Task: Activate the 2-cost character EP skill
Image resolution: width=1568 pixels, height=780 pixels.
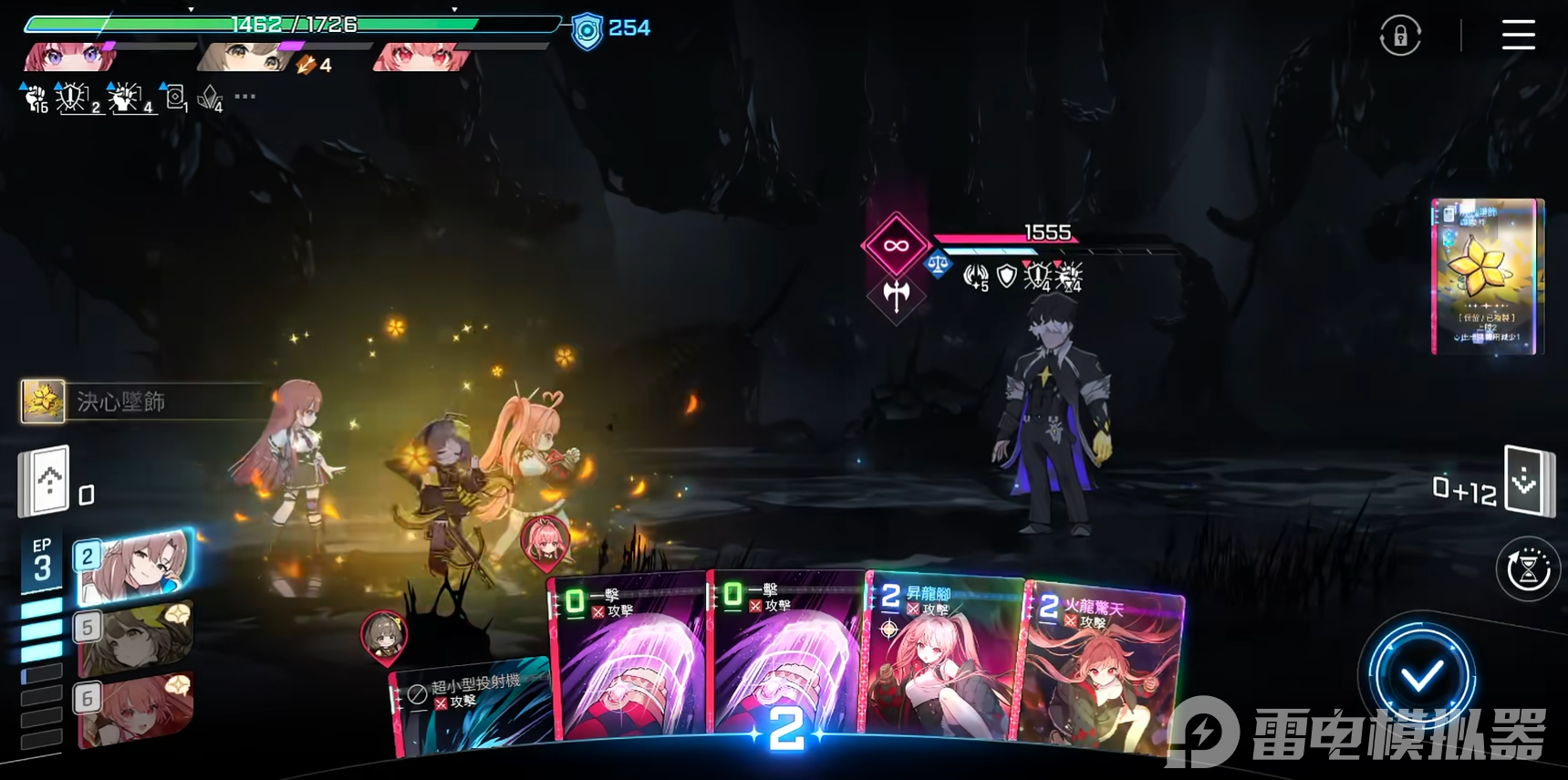Action: coord(135,567)
